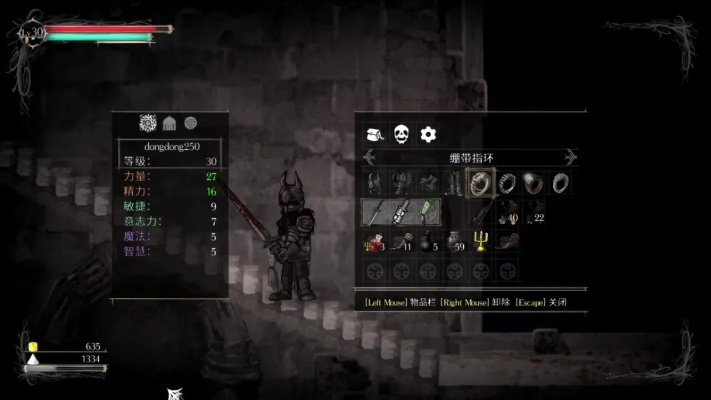Select the dark gem ring slot
This screenshot has width=711, height=400.
[533, 182]
